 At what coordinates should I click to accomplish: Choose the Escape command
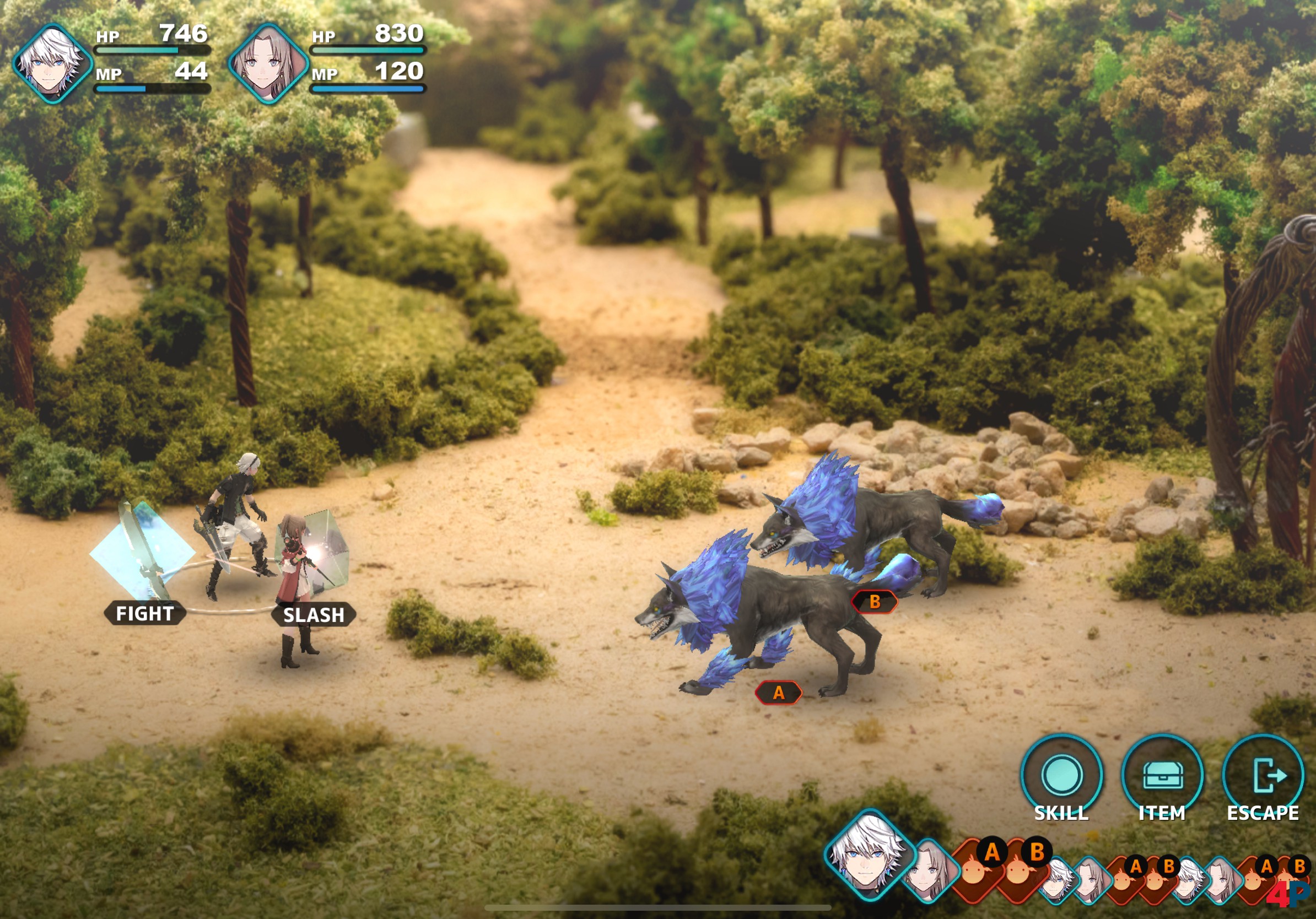click(1263, 775)
